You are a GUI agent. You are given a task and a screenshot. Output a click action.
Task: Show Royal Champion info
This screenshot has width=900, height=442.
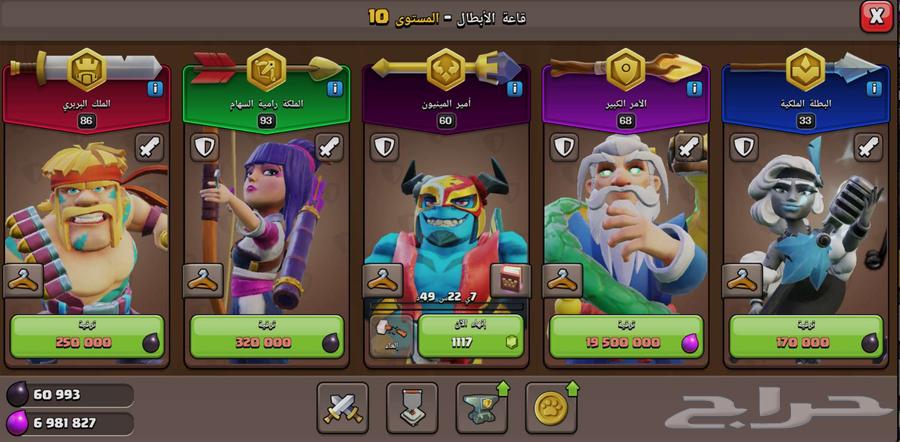point(873,89)
